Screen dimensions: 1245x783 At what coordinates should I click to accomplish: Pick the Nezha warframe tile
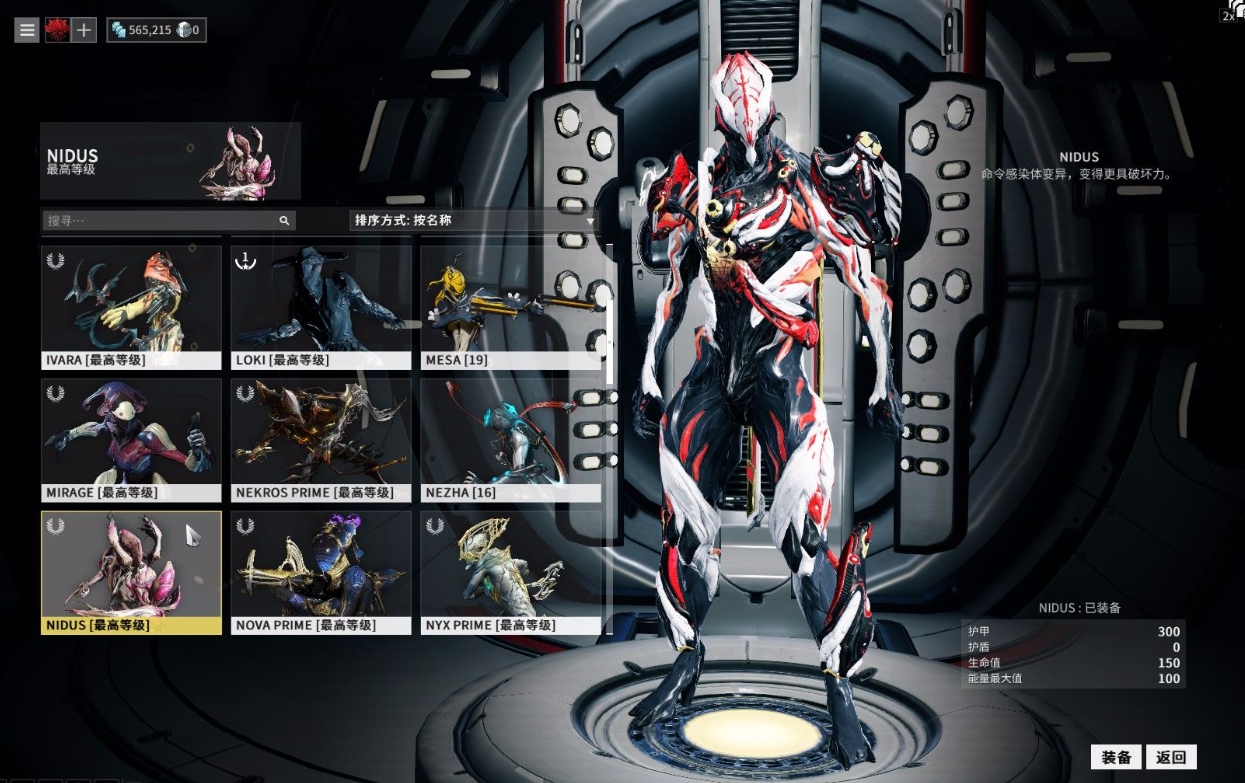click(511, 439)
